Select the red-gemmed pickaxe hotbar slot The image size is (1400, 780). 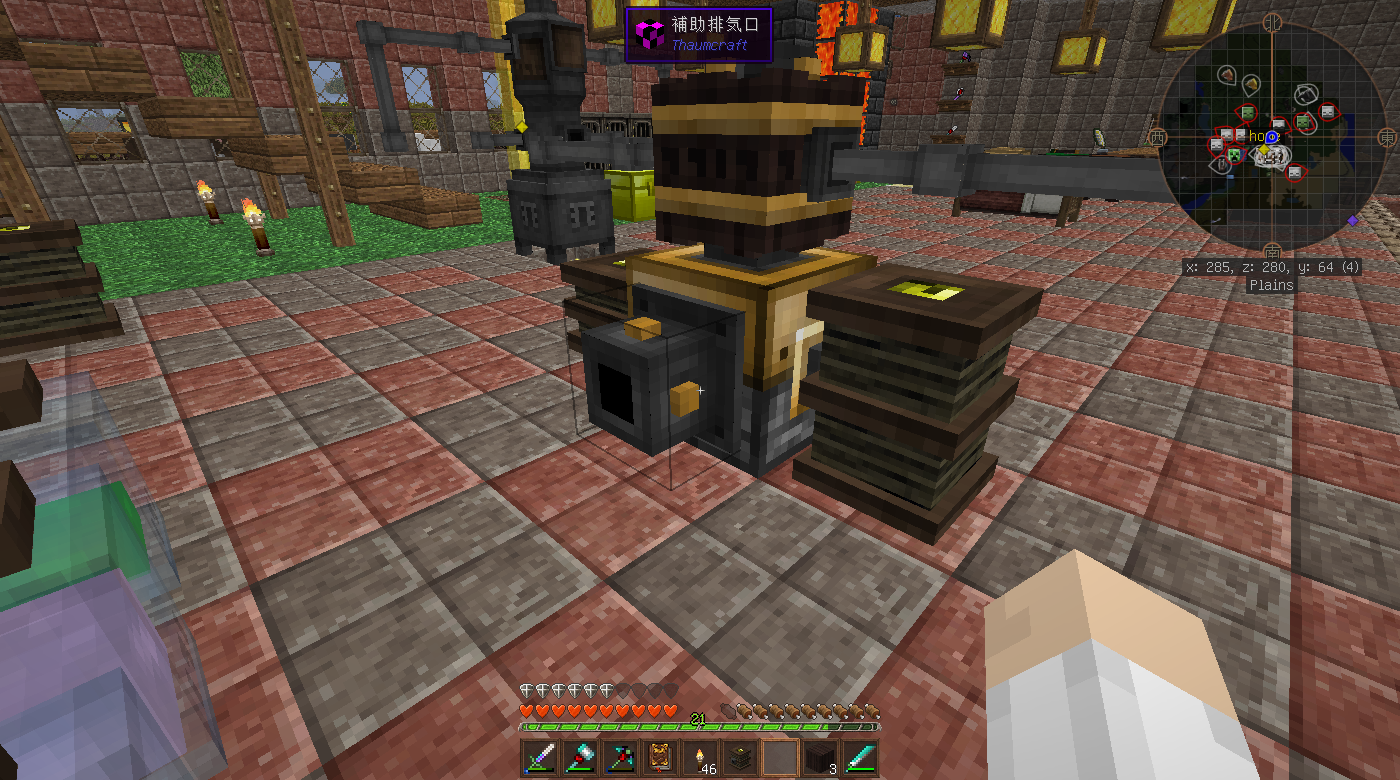coord(619,758)
